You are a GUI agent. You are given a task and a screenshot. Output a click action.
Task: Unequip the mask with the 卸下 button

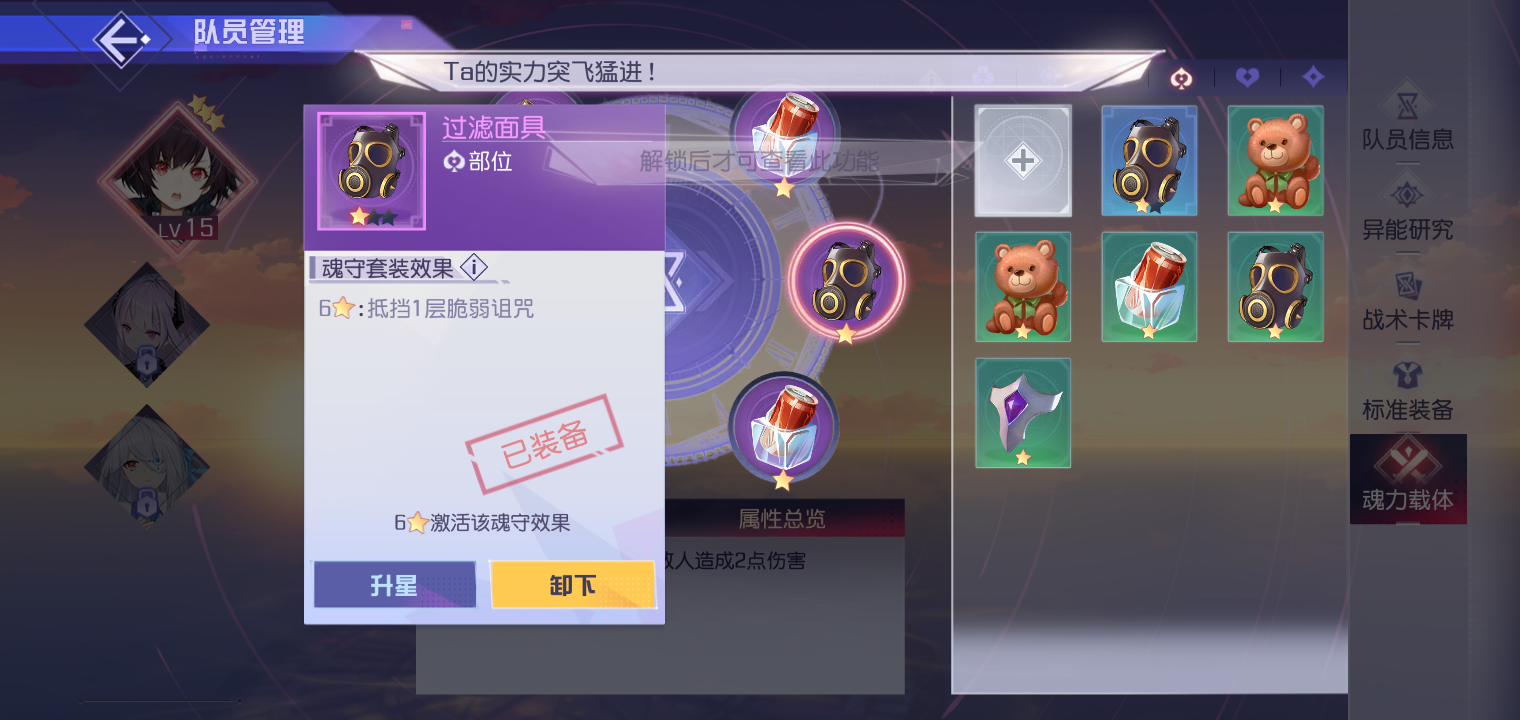point(573,585)
